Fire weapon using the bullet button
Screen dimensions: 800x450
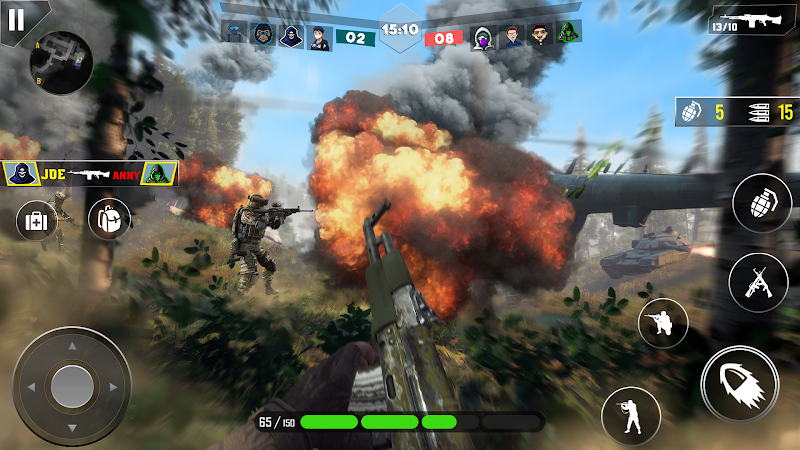click(741, 385)
